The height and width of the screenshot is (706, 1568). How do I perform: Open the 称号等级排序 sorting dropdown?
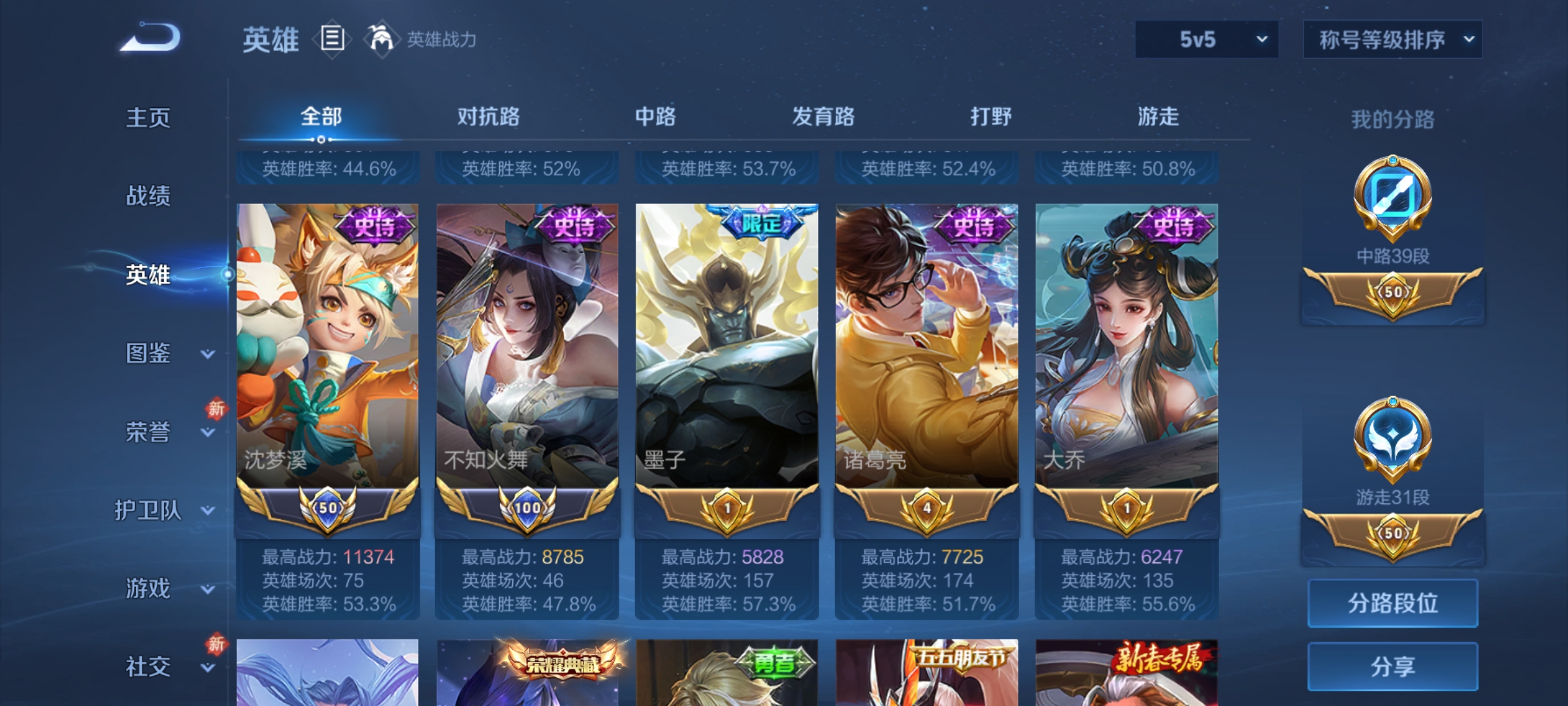pos(1392,39)
